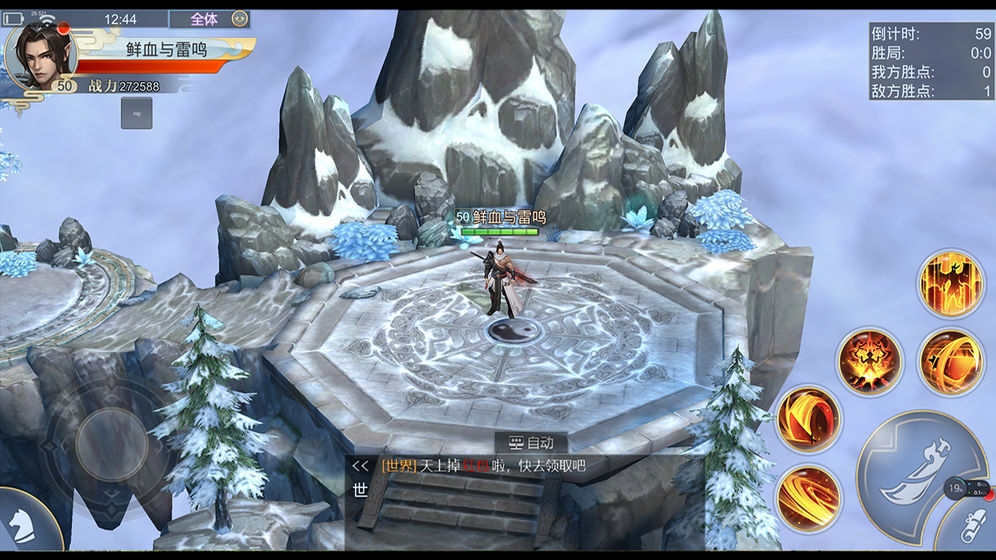996x560 pixels.
Task: Open the world chat message box
Action: coord(480,466)
